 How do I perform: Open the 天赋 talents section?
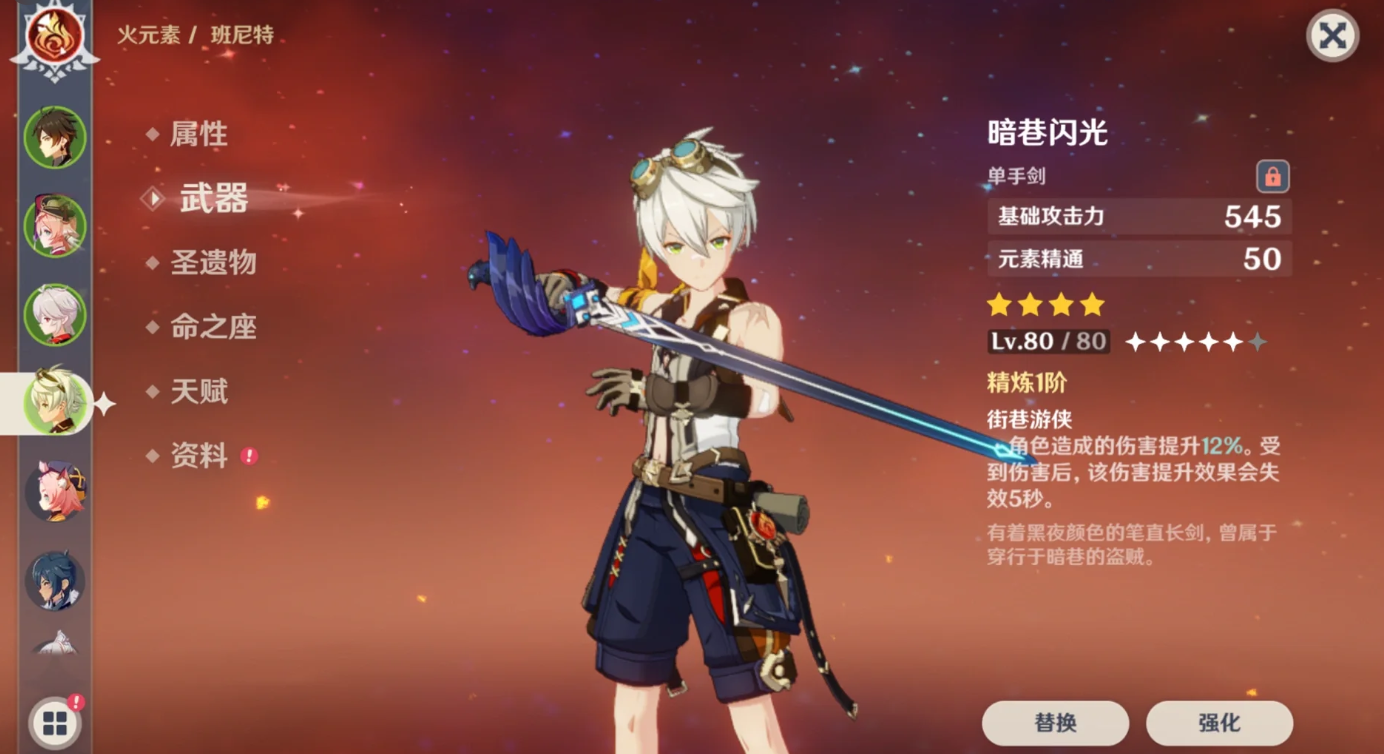(x=201, y=391)
